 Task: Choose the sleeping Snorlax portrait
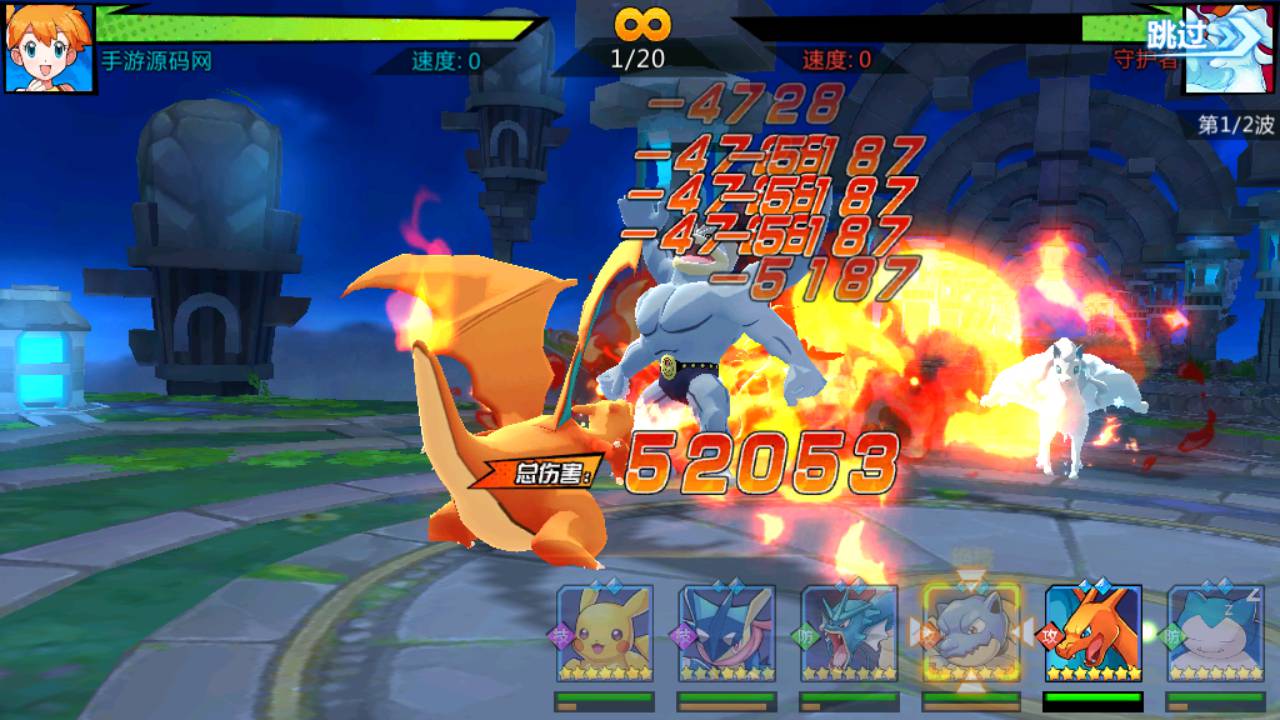click(1214, 634)
